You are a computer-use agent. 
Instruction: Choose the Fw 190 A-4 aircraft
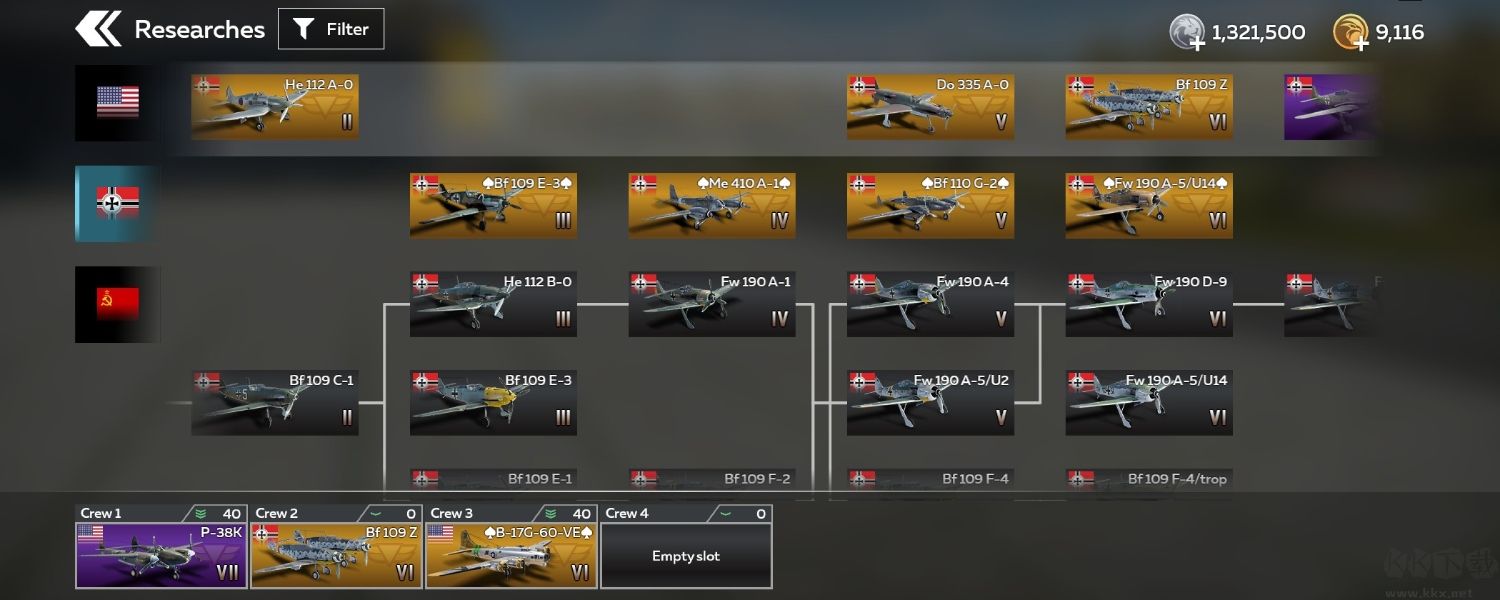click(930, 304)
